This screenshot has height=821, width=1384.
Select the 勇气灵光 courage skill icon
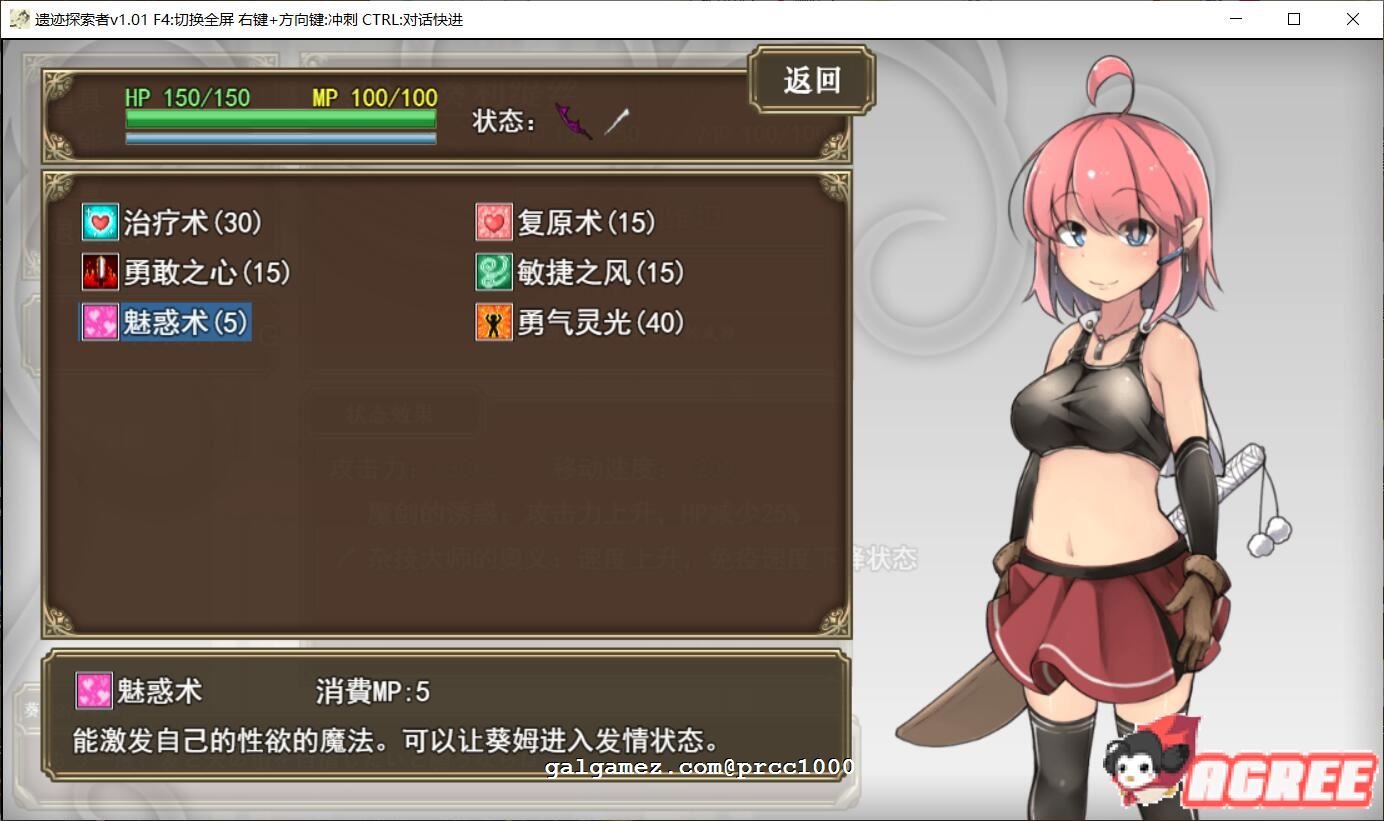pyautogui.click(x=492, y=322)
